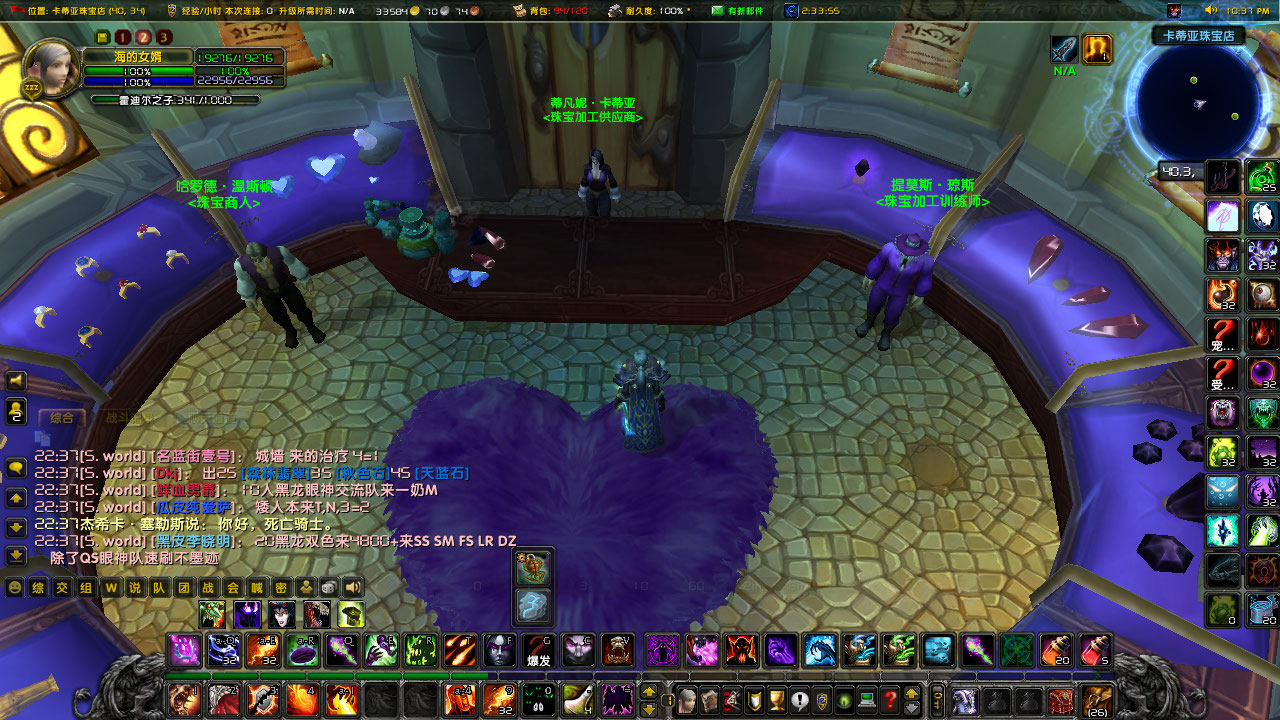Click the 爆发 macro button on the action bar
The height and width of the screenshot is (720, 1280).
pyautogui.click(x=537, y=650)
